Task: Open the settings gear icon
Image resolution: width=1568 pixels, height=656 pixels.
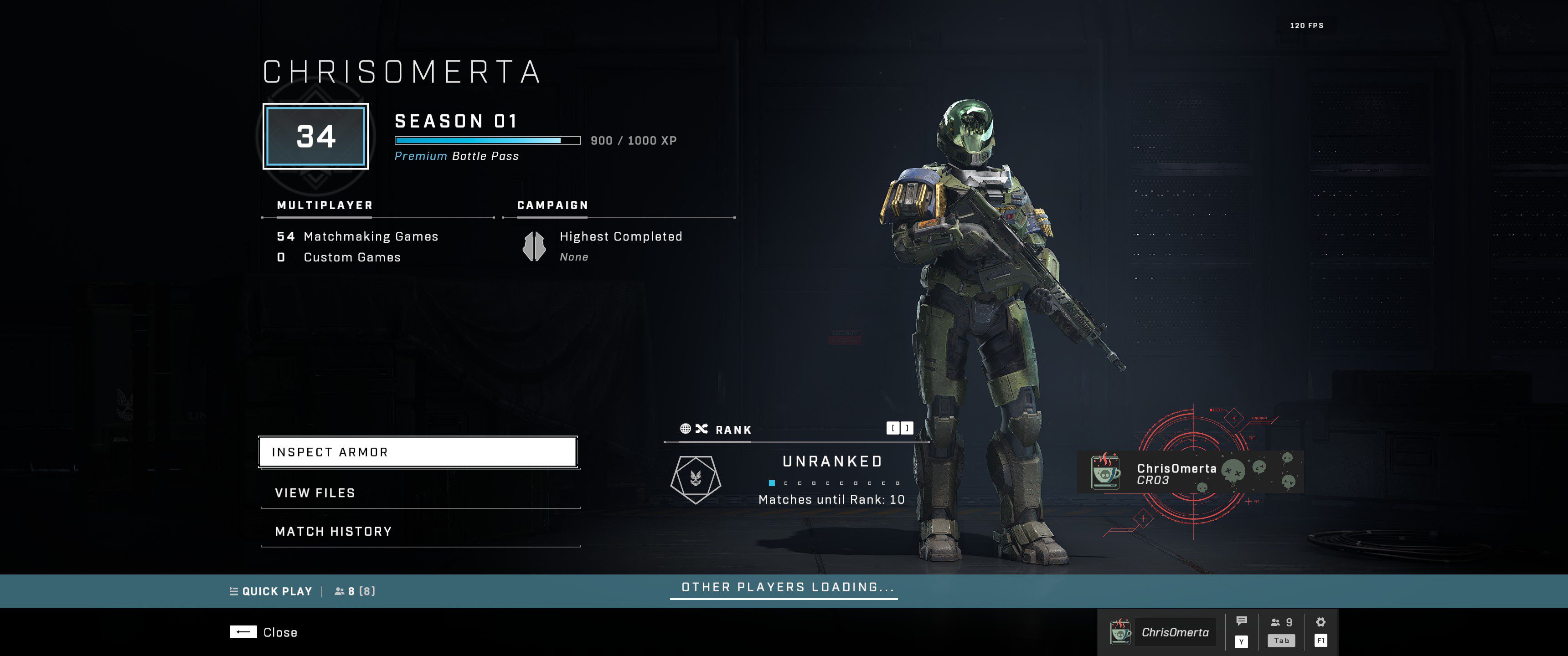Action: pos(1320,623)
